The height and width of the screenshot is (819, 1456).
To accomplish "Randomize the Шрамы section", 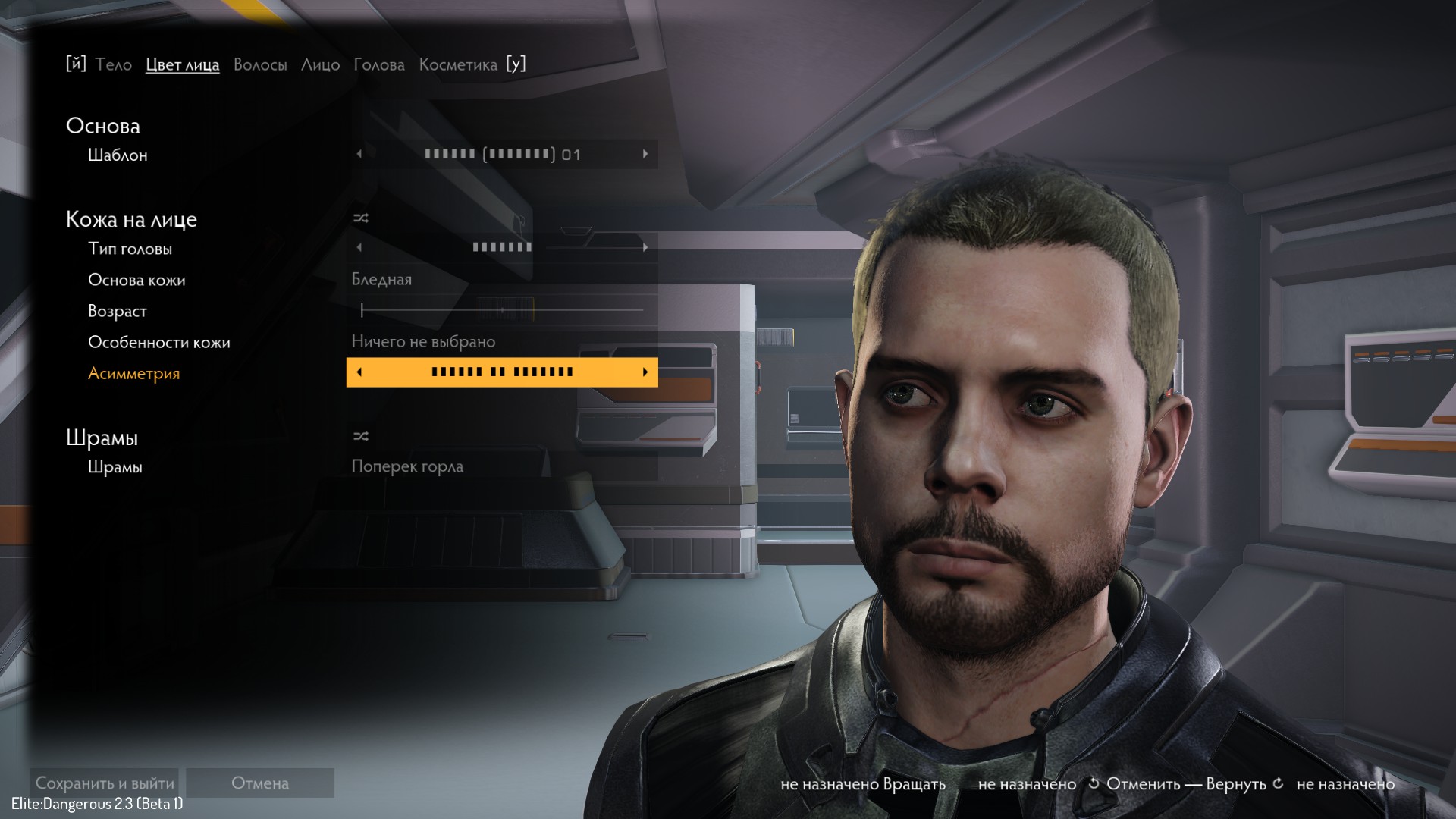I will pos(361,437).
